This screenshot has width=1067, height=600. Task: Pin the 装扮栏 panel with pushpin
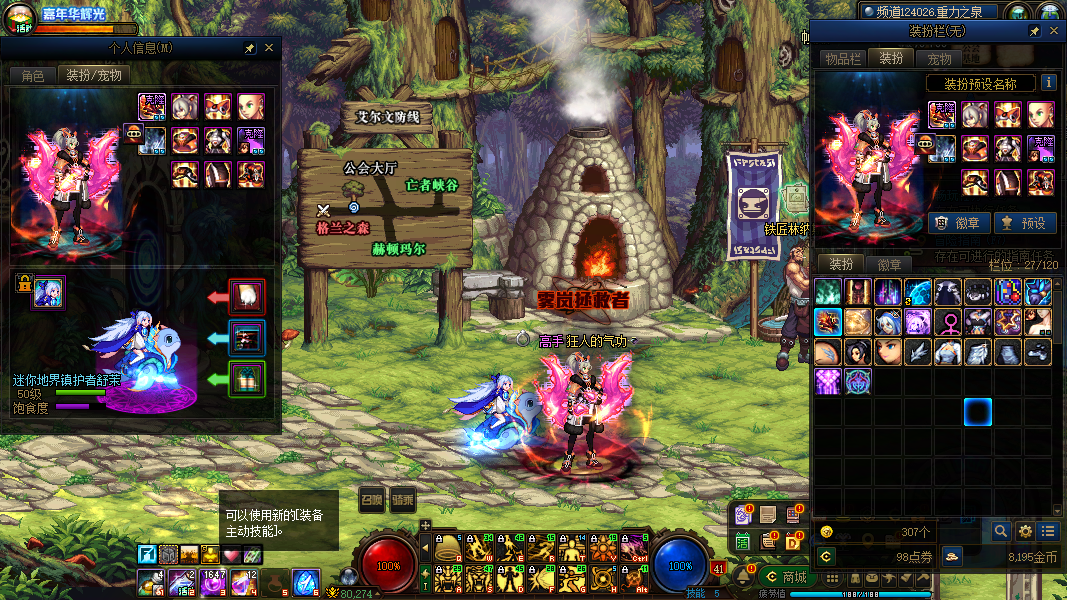pos(1035,32)
